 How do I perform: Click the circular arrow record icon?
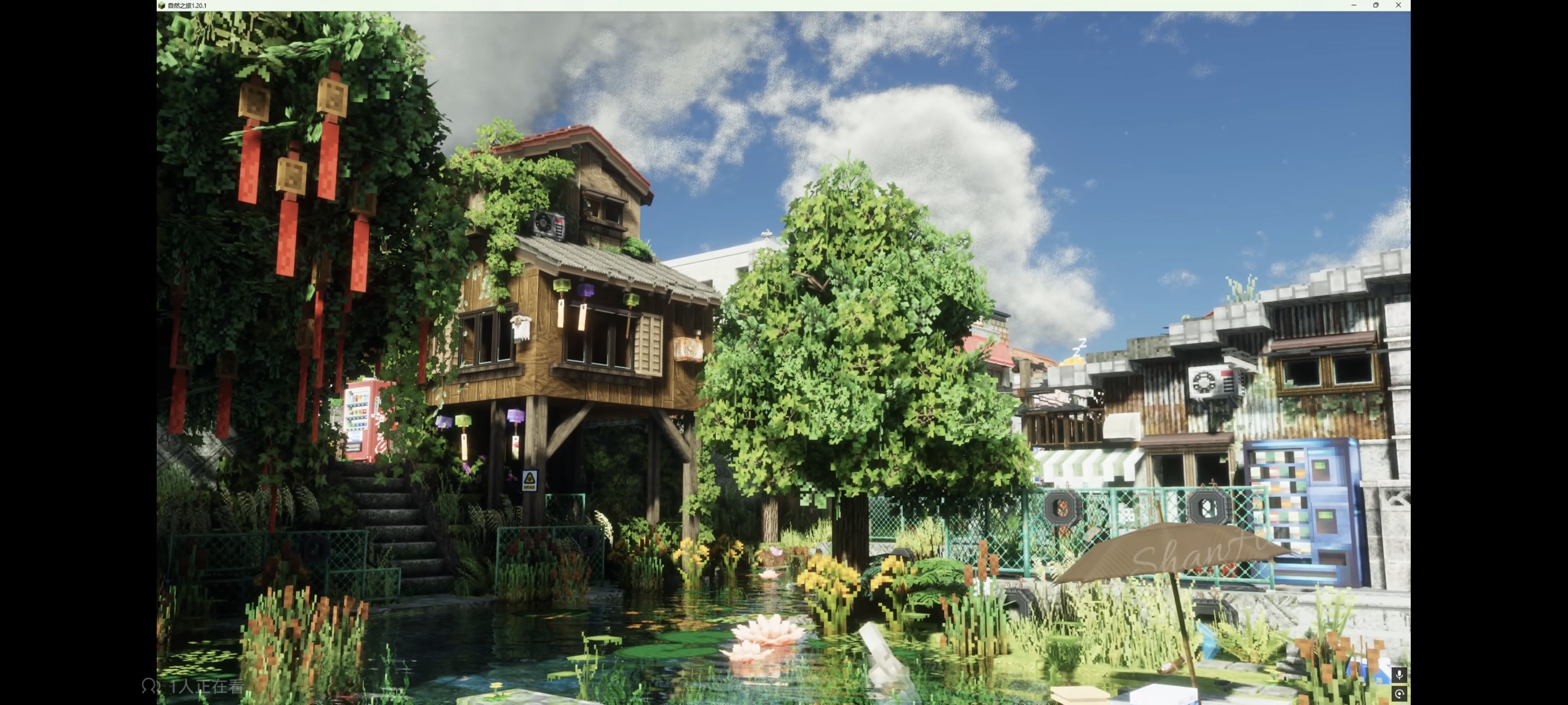pyautogui.click(x=1399, y=694)
